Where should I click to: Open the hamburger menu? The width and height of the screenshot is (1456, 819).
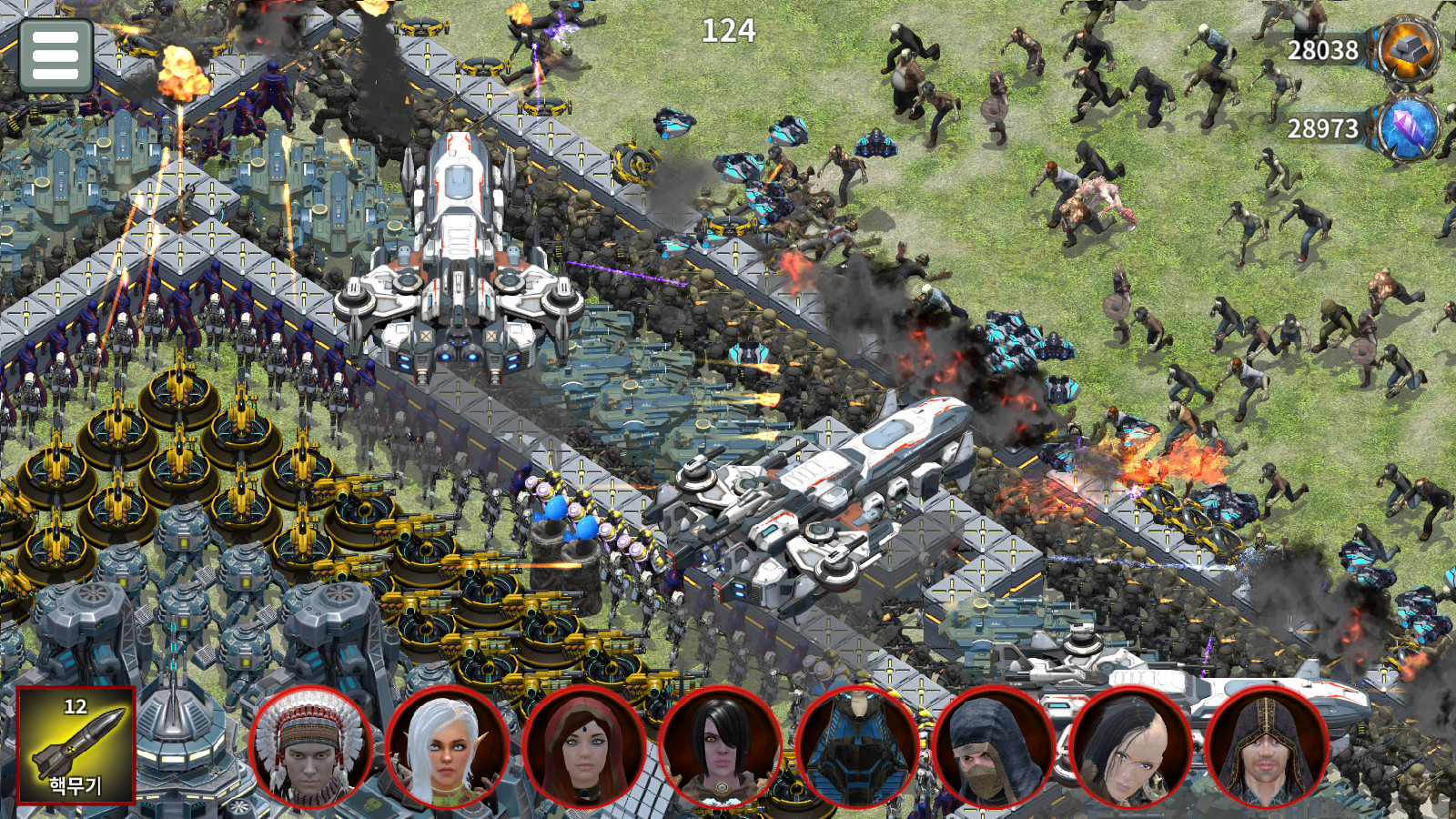pos(56,55)
